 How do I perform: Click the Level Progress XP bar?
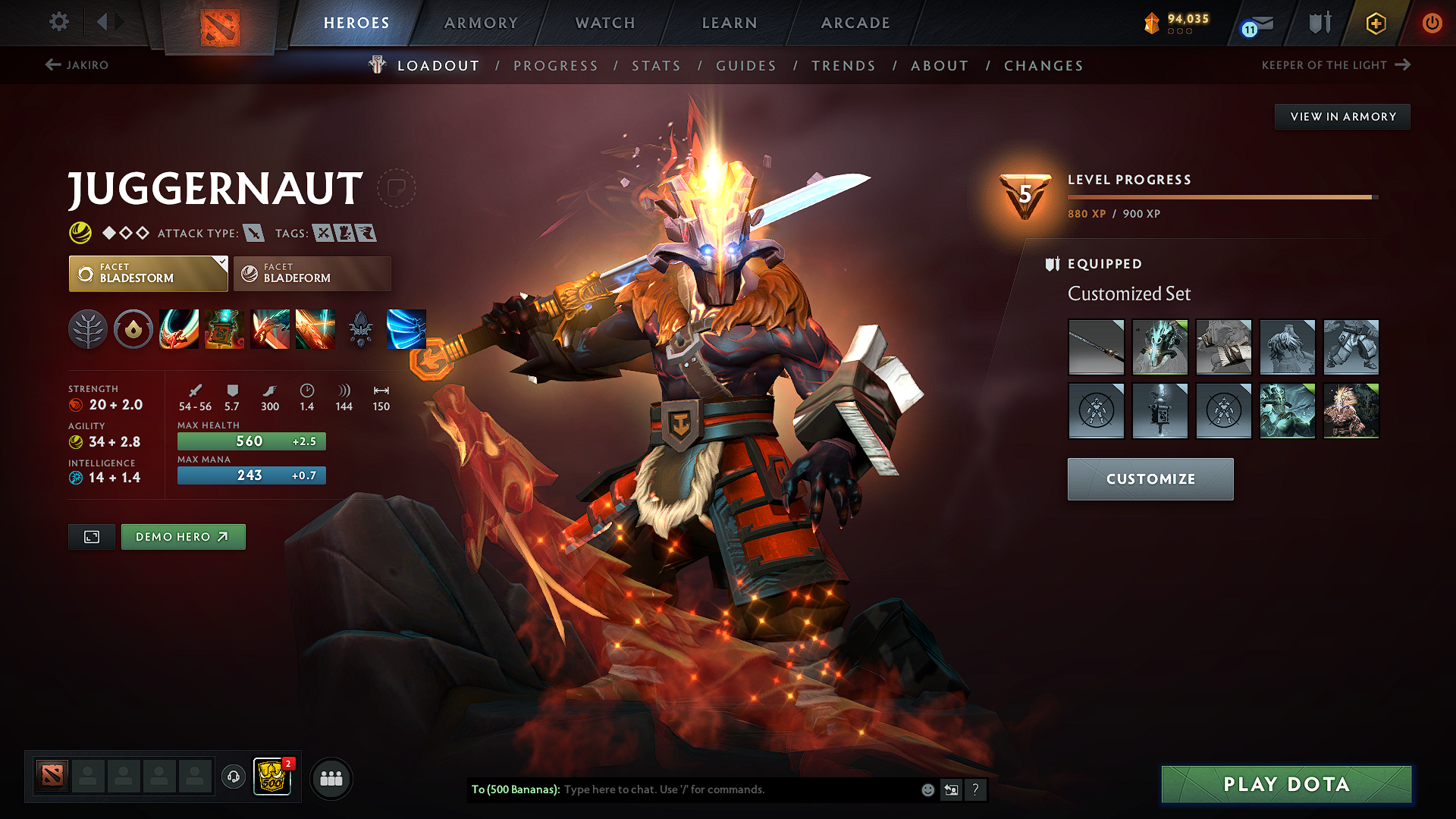[1221, 196]
